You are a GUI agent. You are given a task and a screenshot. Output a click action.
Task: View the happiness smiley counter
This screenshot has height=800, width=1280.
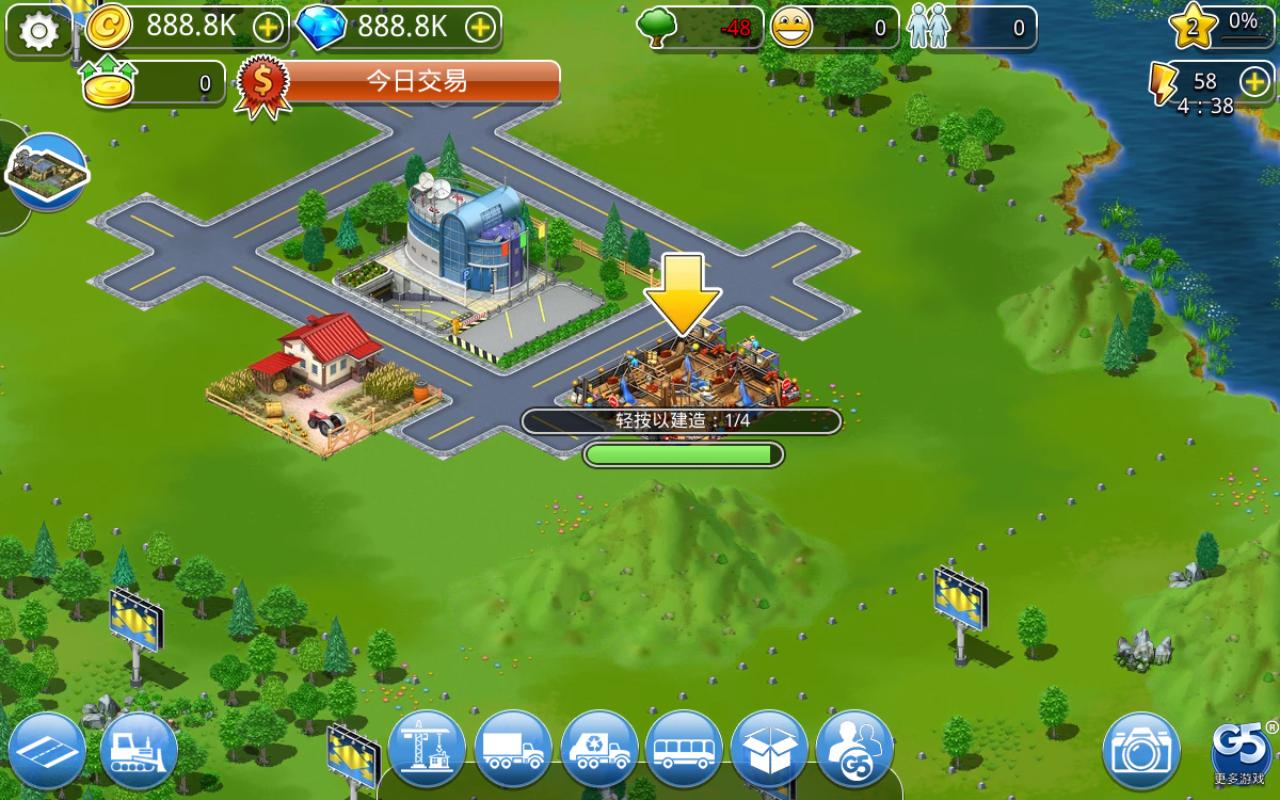pos(790,27)
